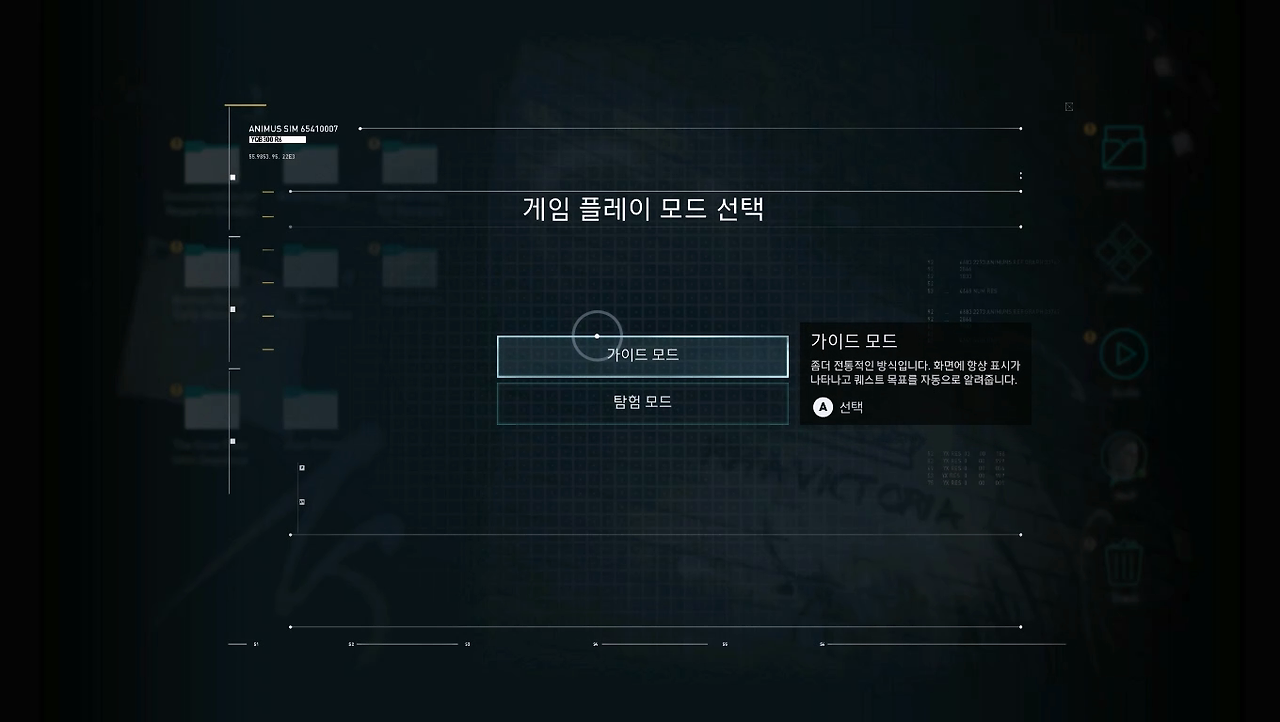Click the yellow alert badge above the Photos icon
Viewport: 1280px width, 722px height.
pos(1090,127)
